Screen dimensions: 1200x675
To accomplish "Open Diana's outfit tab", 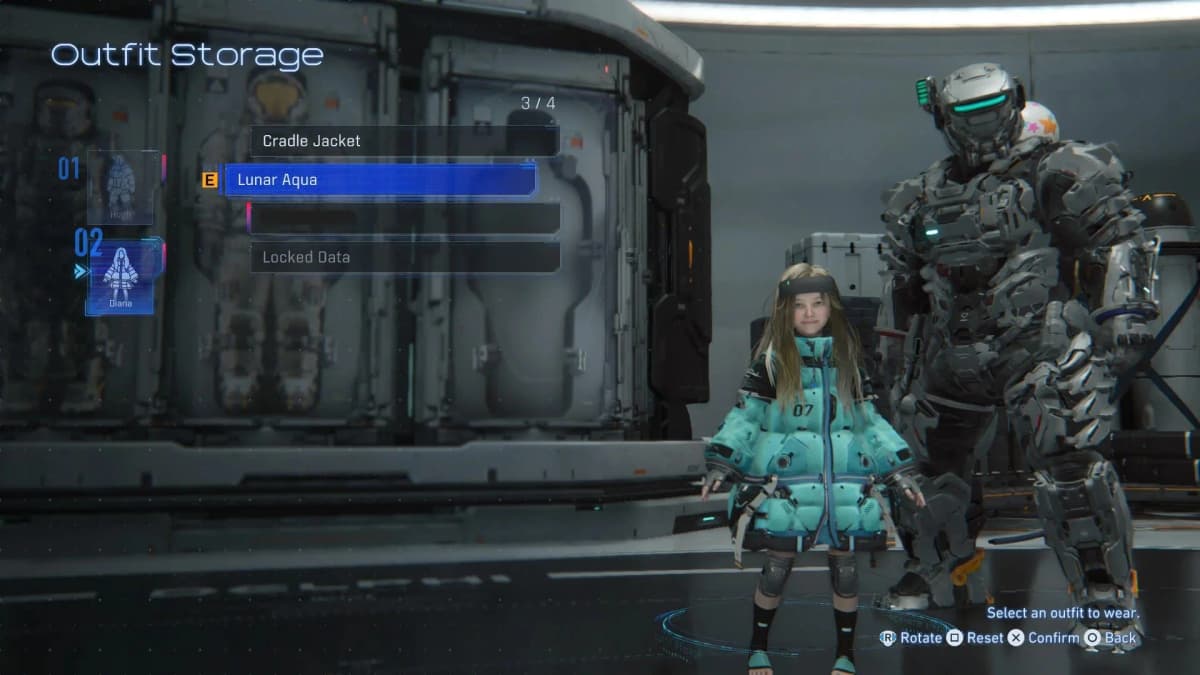I will point(121,276).
